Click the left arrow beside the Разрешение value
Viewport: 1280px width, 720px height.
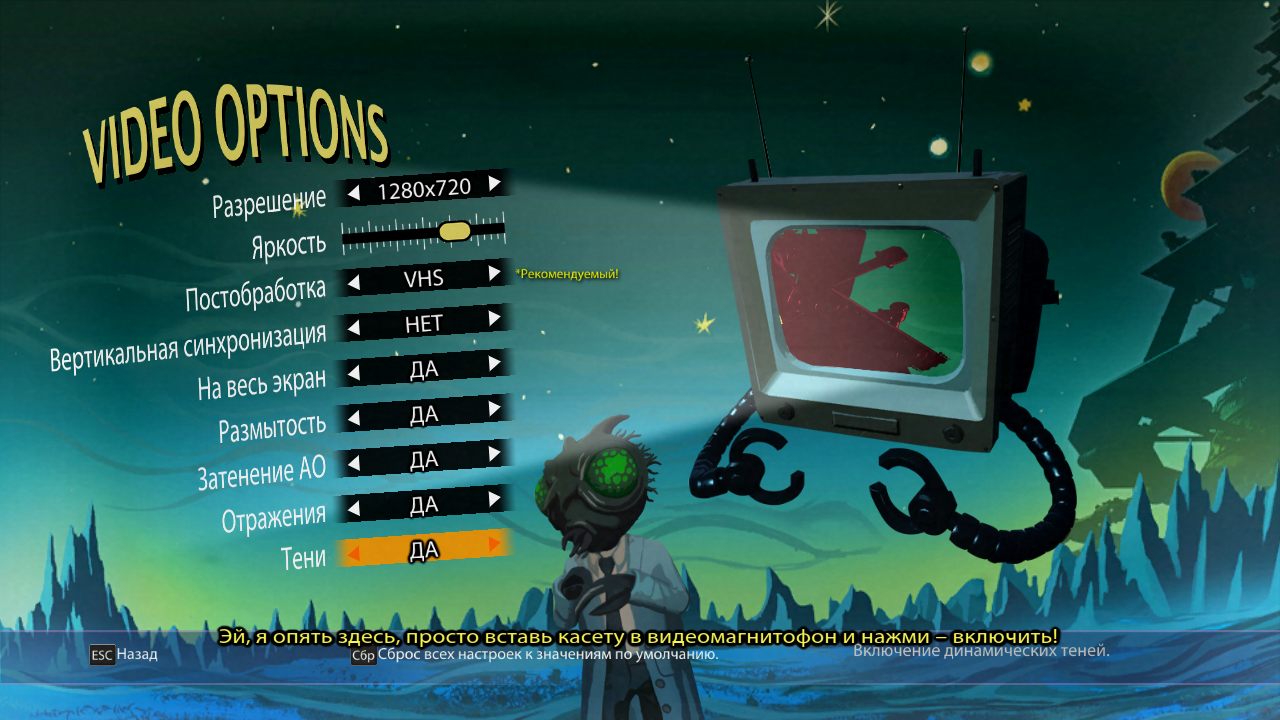pyautogui.click(x=354, y=192)
